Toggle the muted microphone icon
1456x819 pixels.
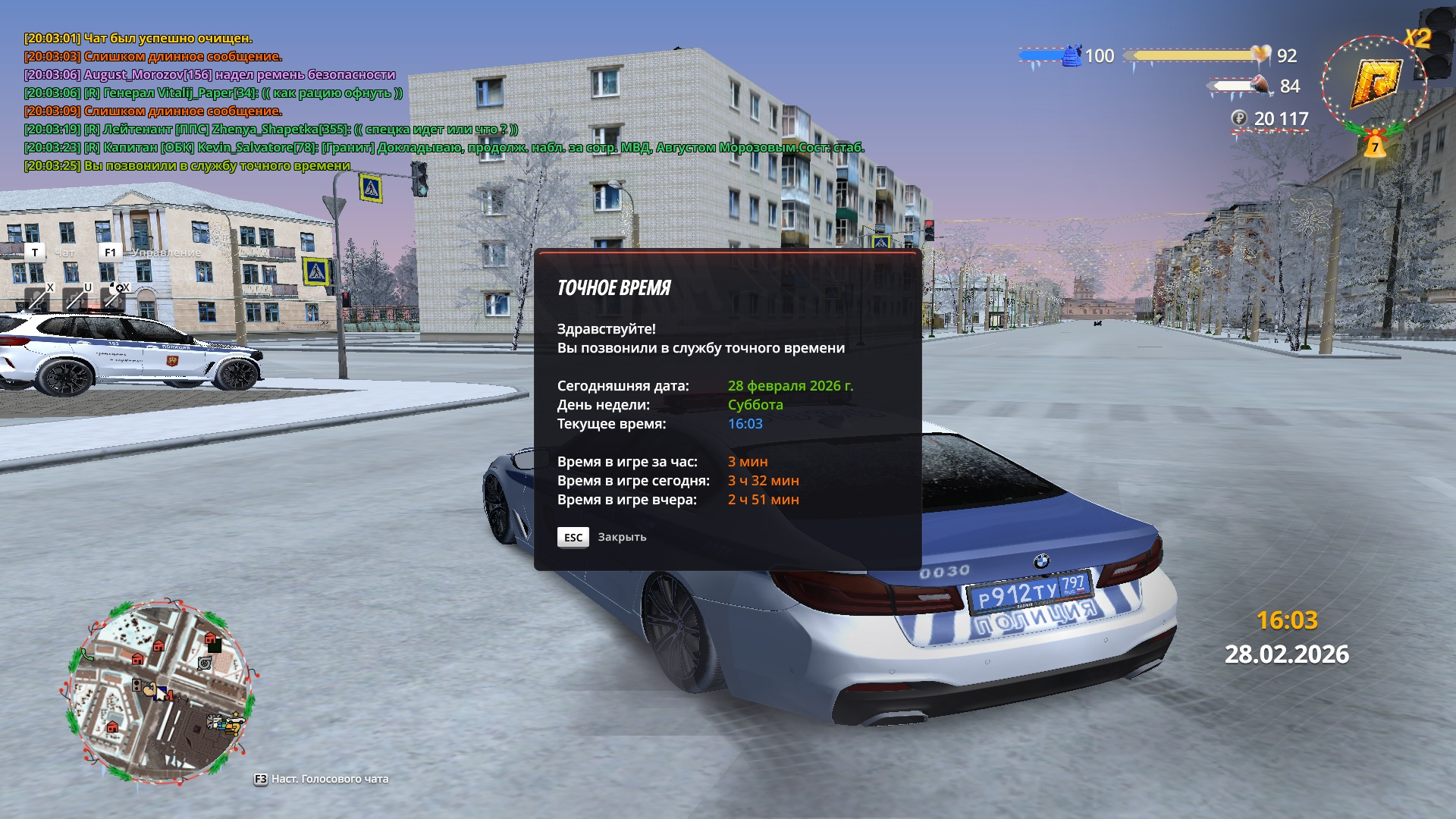pyautogui.click(x=36, y=299)
